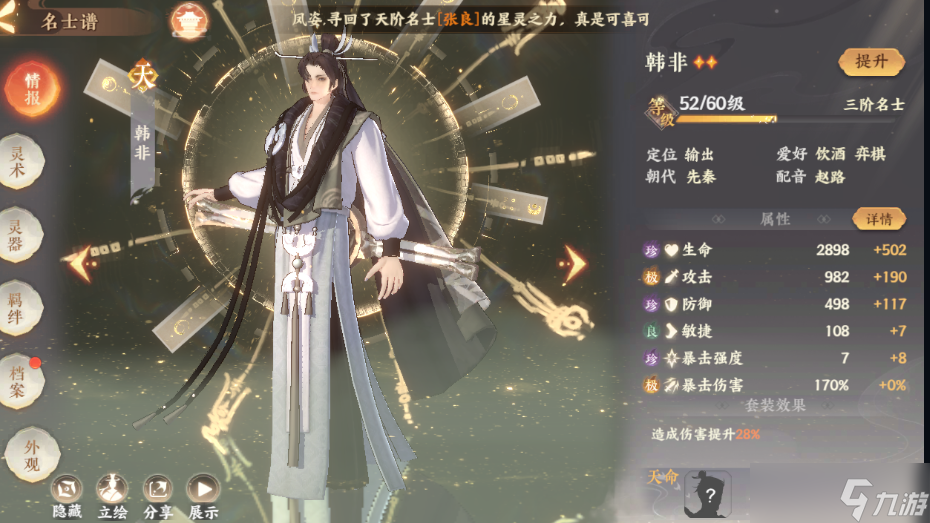Go to the previous character with left arrow
The image size is (930, 523).
pyautogui.click(x=78, y=263)
